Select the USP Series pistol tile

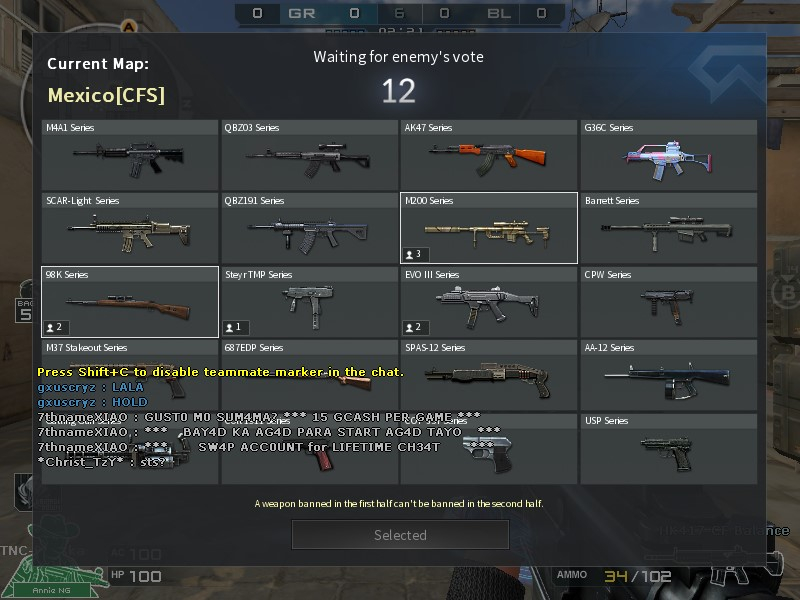click(668, 448)
